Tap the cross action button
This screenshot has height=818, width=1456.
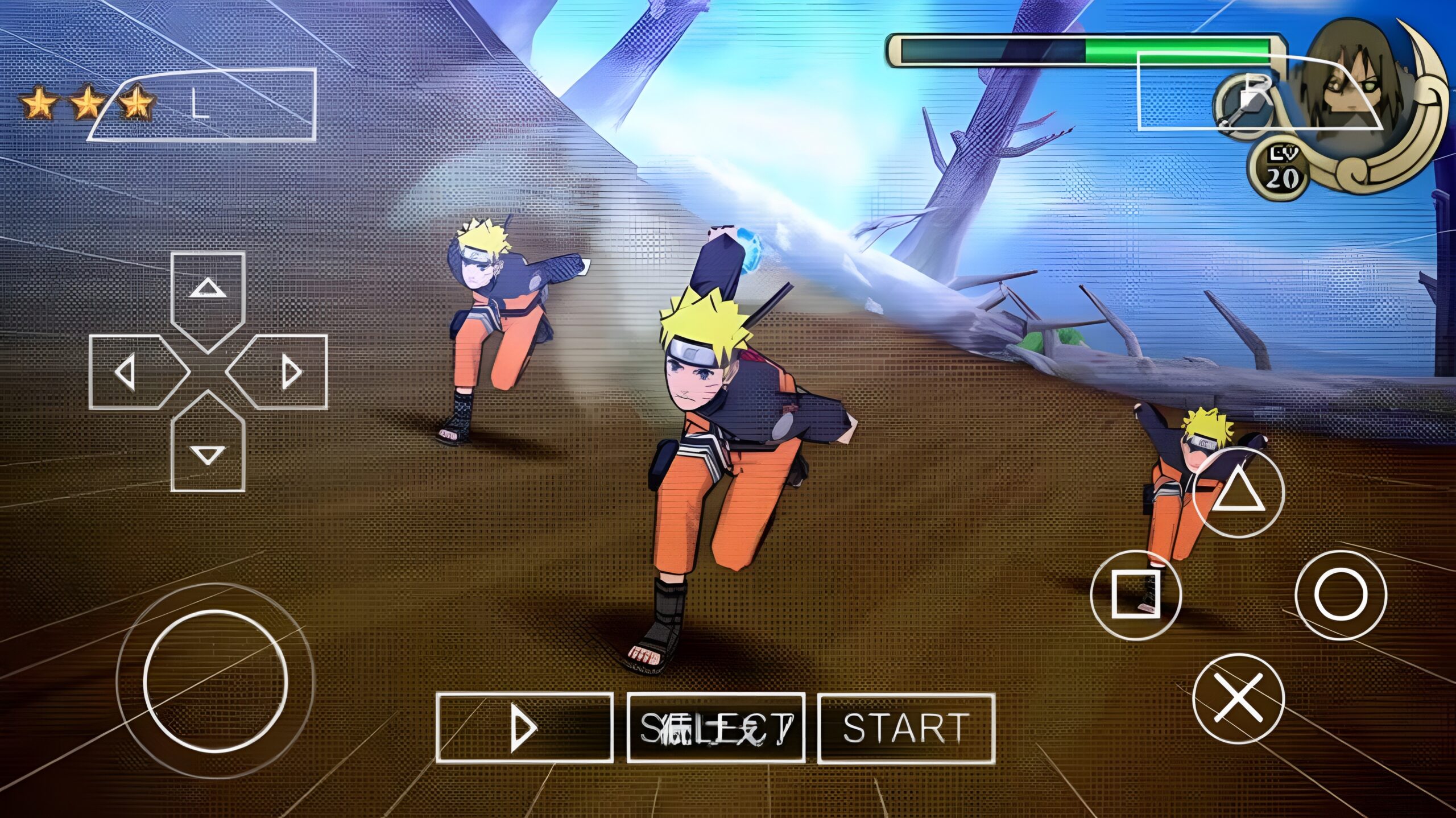point(1238,699)
